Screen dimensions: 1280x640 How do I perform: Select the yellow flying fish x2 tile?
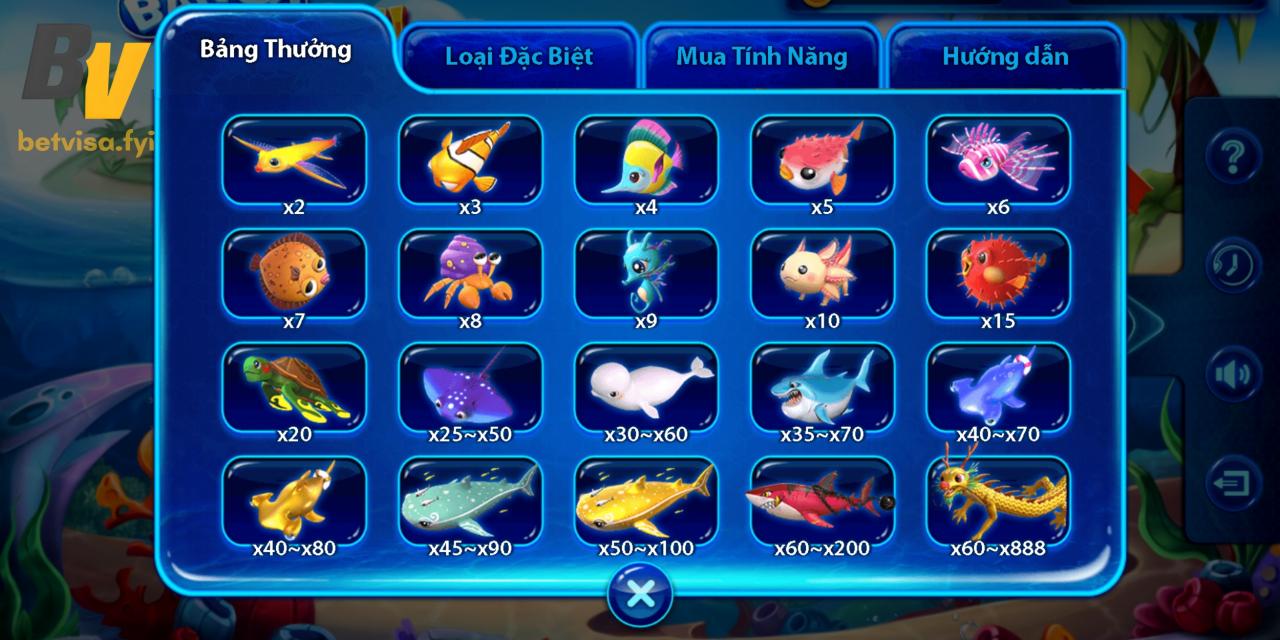pos(294,159)
